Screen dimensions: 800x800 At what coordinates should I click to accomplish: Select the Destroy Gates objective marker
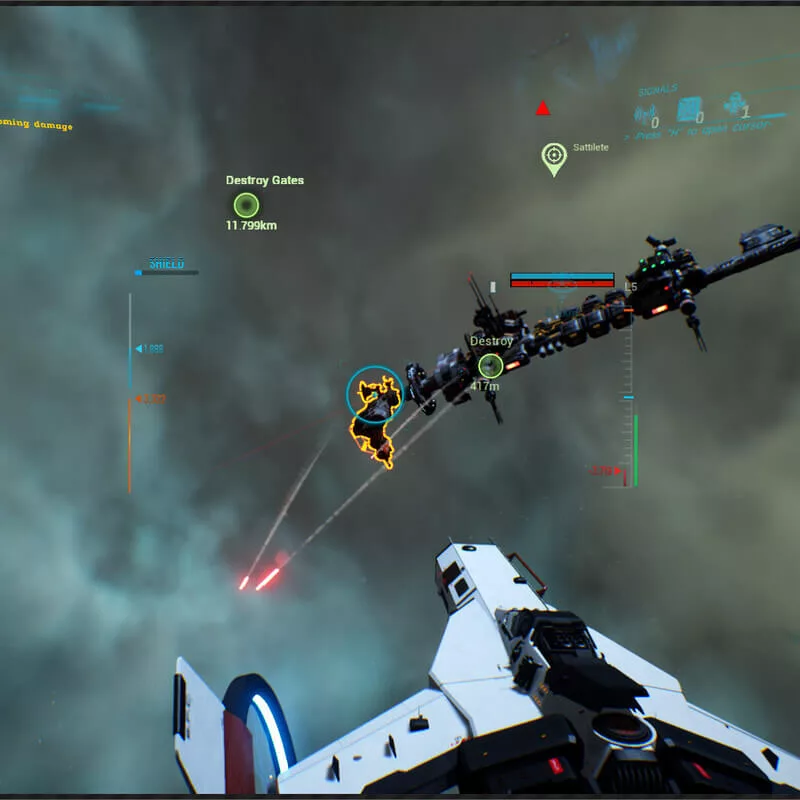[x=246, y=206]
